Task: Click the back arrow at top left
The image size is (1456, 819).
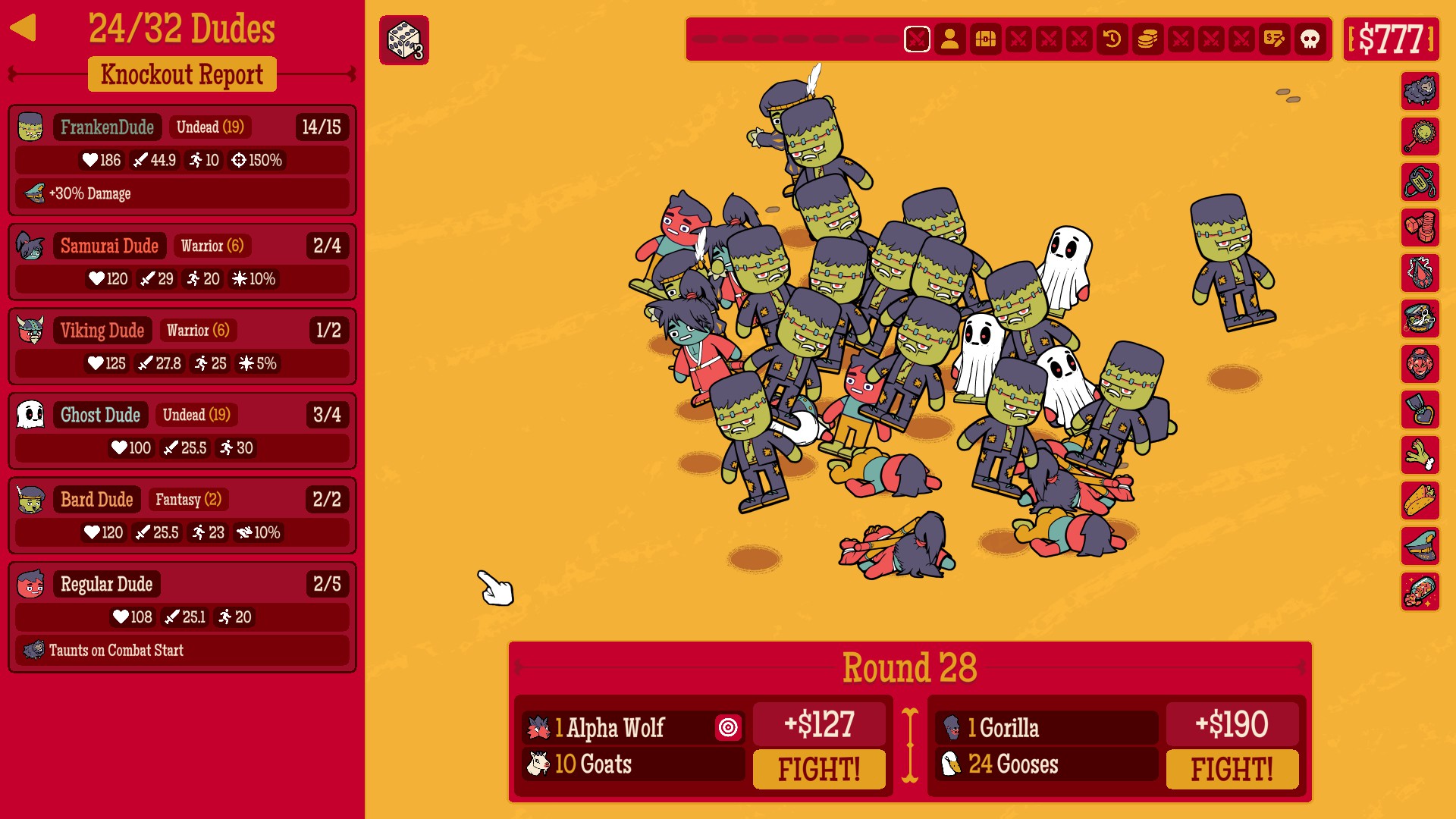Action: tap(24, 29)
